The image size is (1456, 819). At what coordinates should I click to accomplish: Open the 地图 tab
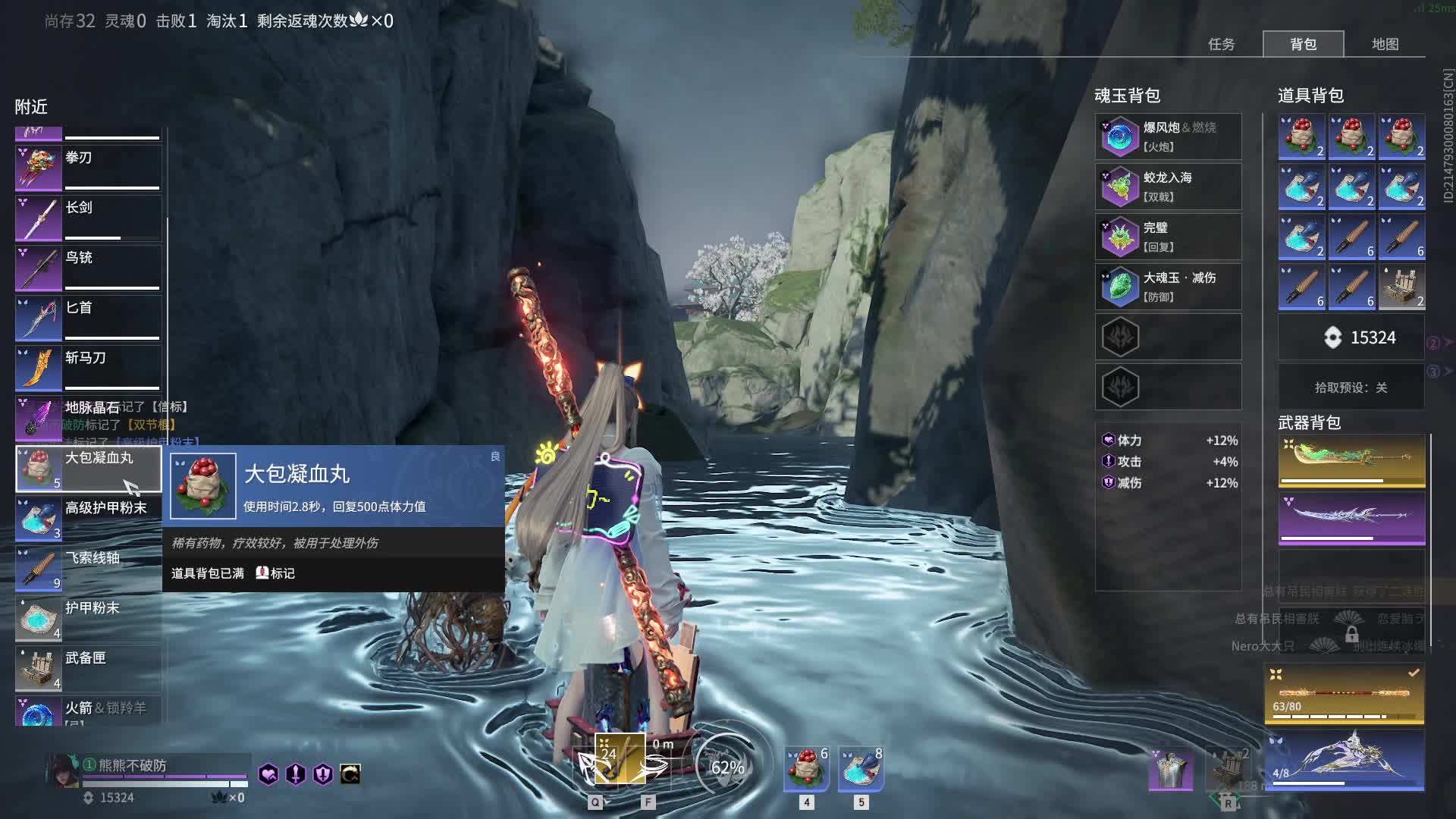point(1385,44)
